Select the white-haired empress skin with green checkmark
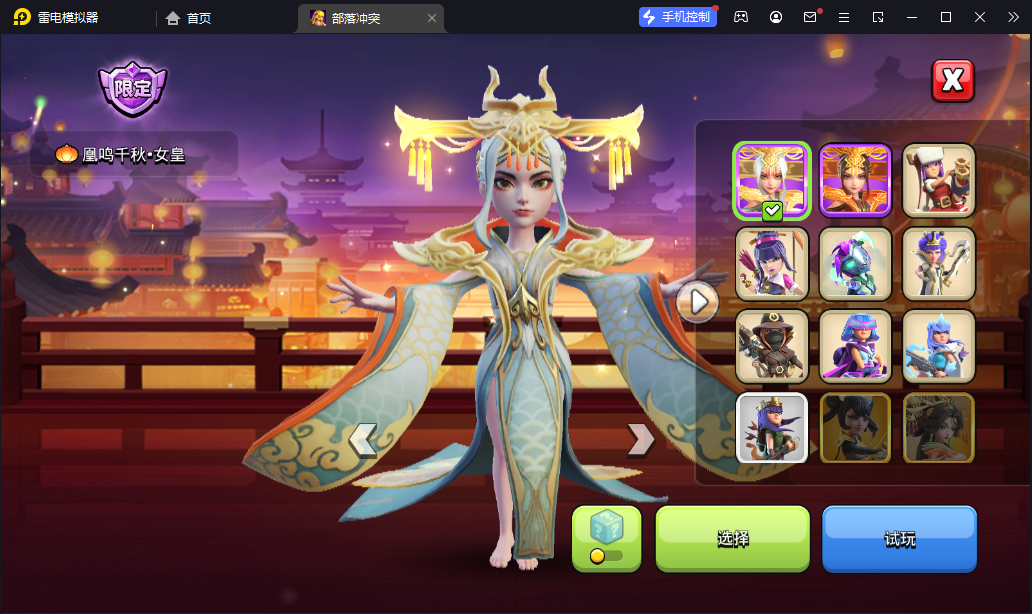The image size is (1032, 614). [x=771, y=180]
